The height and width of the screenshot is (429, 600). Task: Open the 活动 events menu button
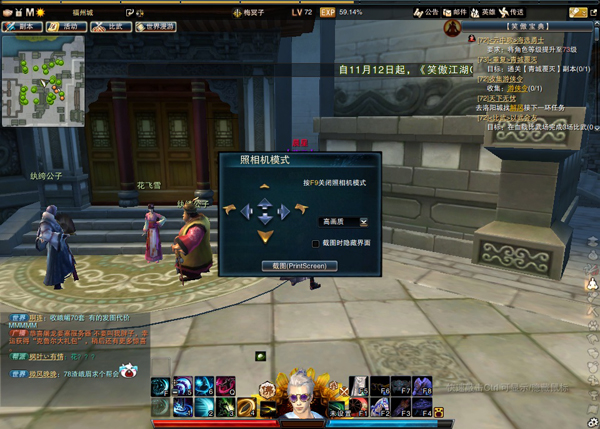pyautogui.click(x=68, y=27)
